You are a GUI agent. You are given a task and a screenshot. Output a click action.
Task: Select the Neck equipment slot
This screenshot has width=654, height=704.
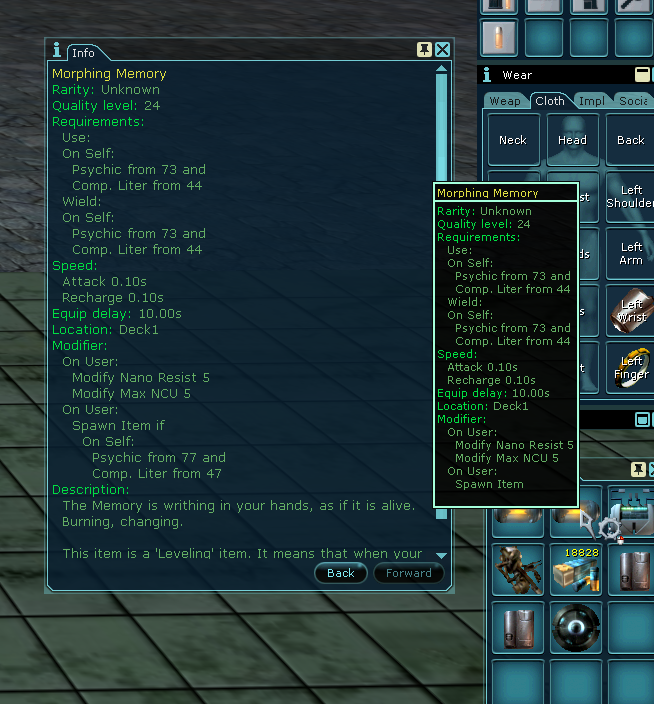pos(513,140)
